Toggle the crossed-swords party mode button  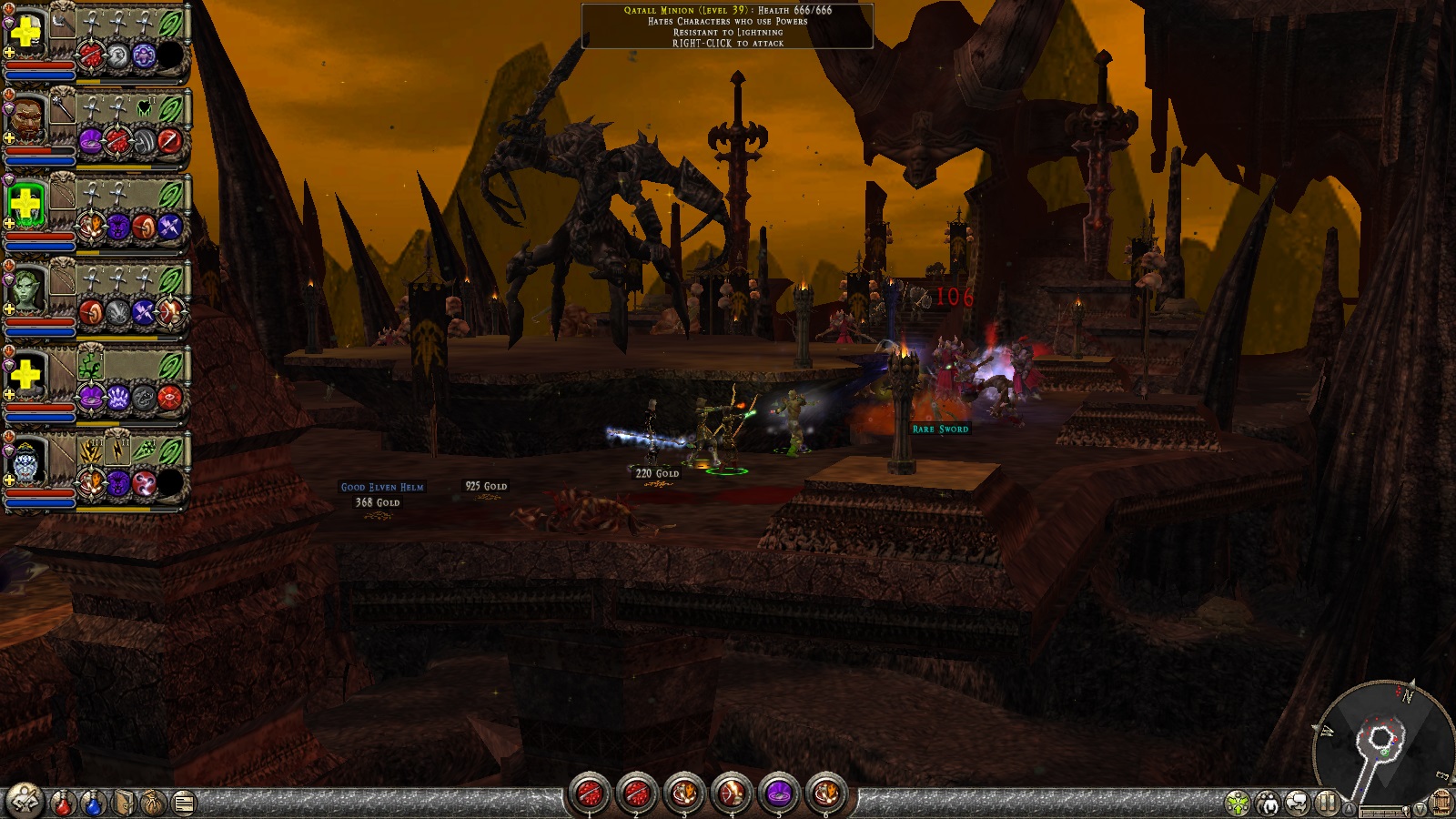click(x=25, y=801)
